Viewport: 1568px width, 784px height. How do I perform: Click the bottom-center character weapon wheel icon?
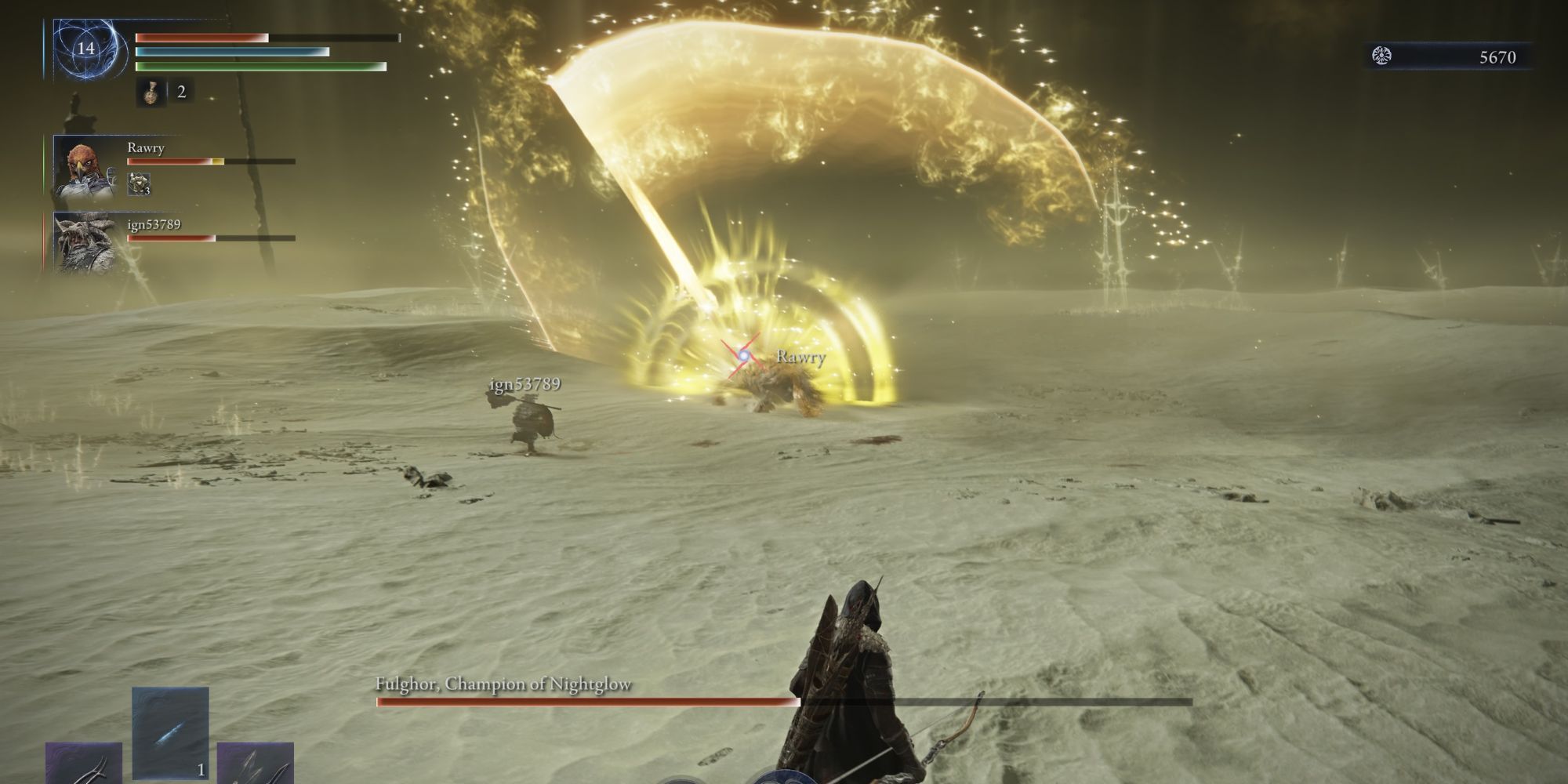coord(784,776)
